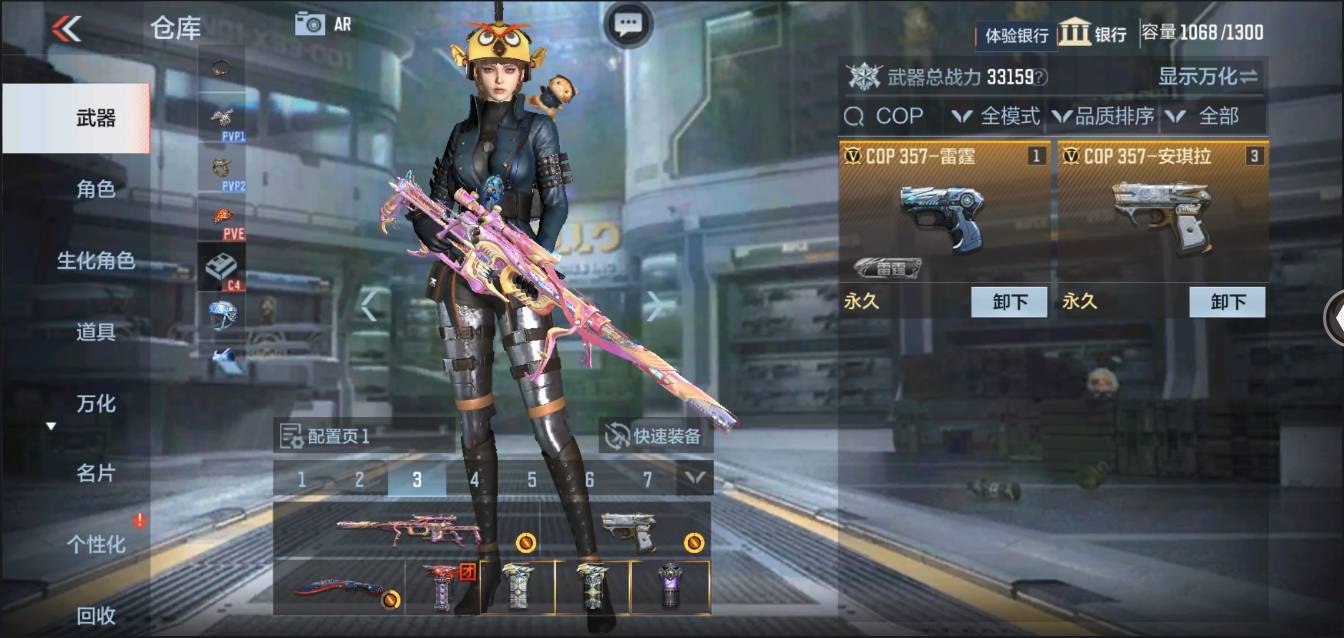Unequip COP 357-安琪拉 with 卸下

[x=1227, y=302]
